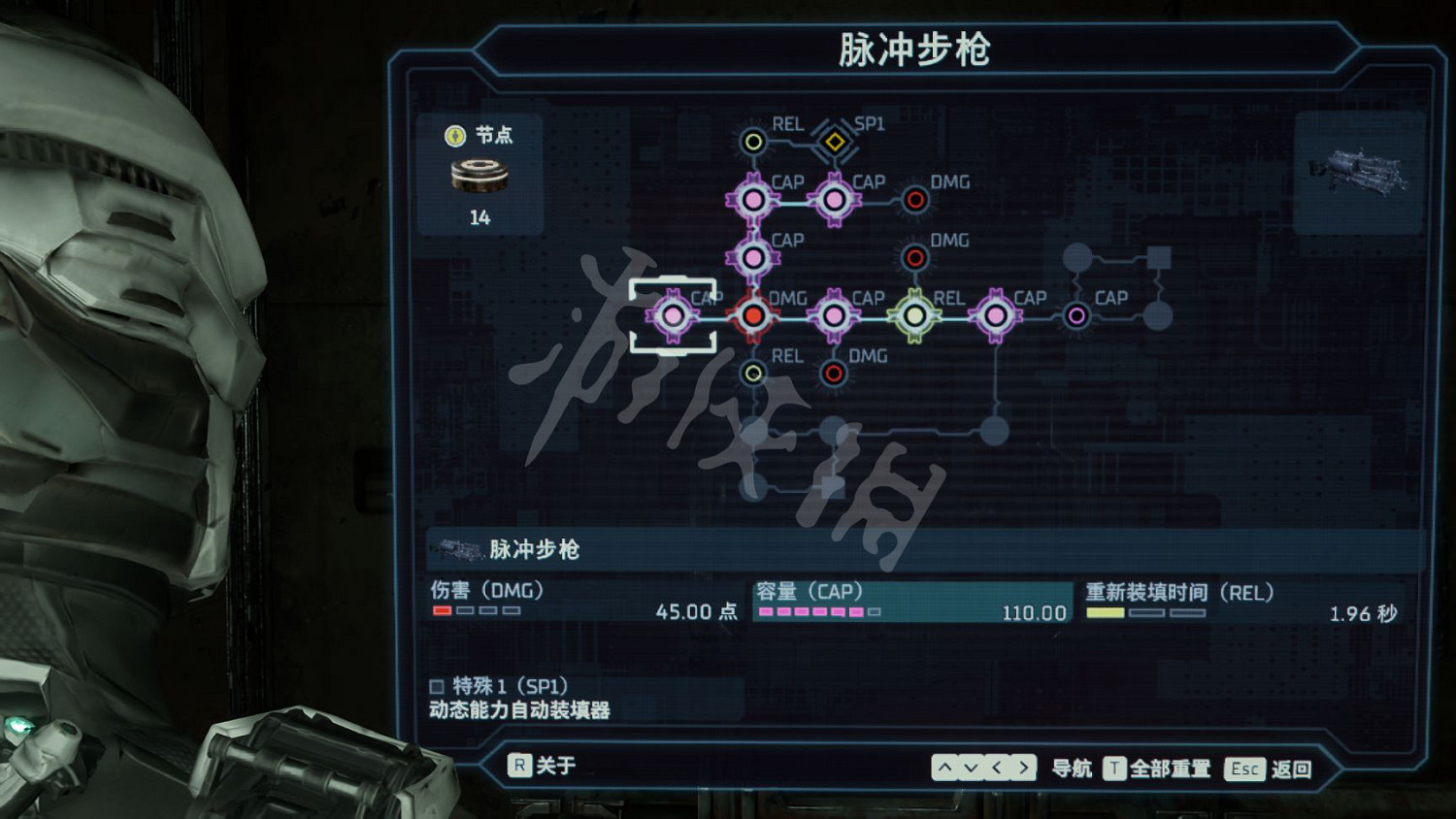Image resolution: width=1456 pixels, height=819 pixels.
Task: Activate the unlit DMG node on the far right
Action: pos(915,199)
